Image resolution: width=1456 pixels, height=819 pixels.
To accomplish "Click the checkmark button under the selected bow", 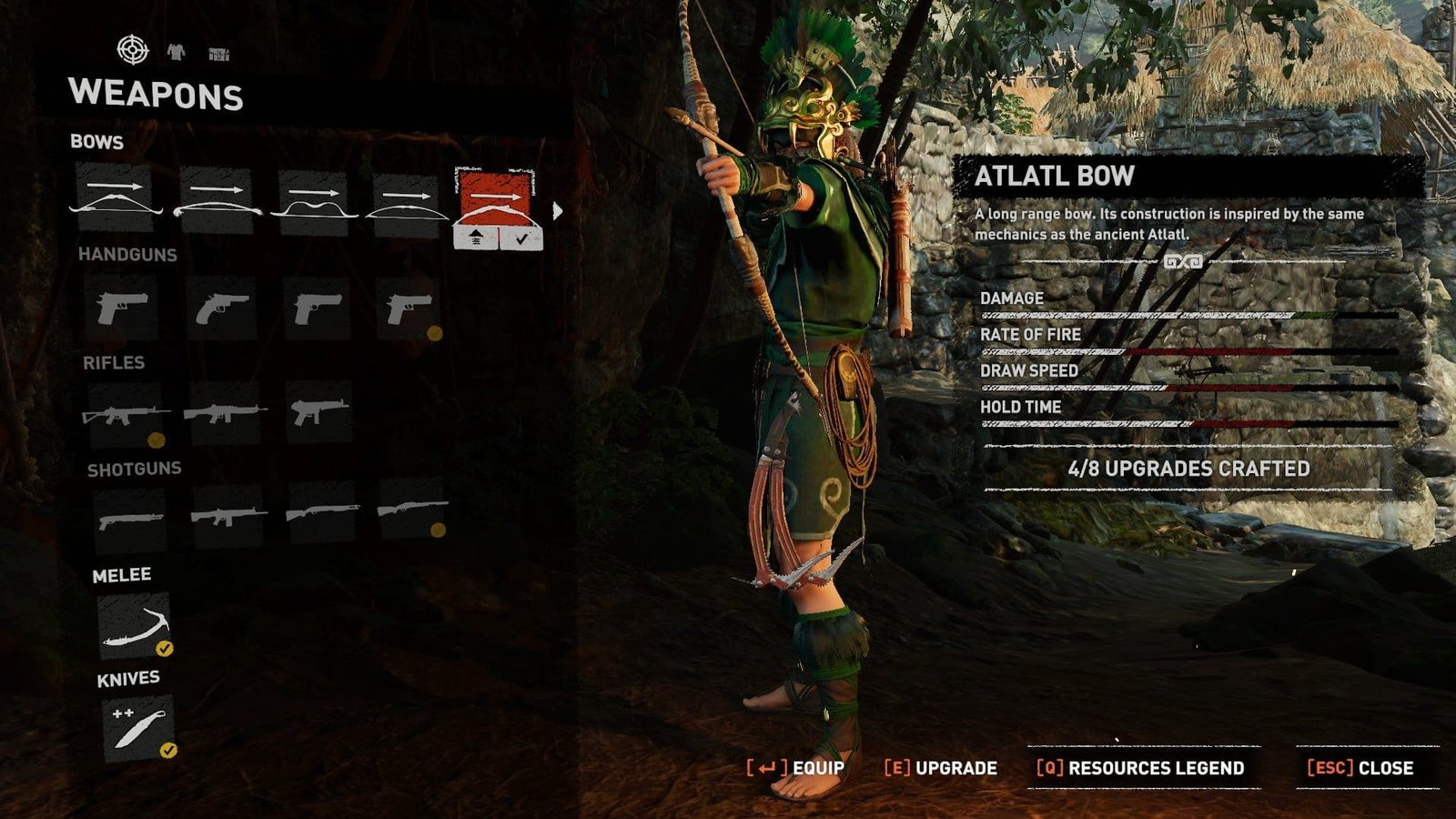I will [x=521, y=239].
